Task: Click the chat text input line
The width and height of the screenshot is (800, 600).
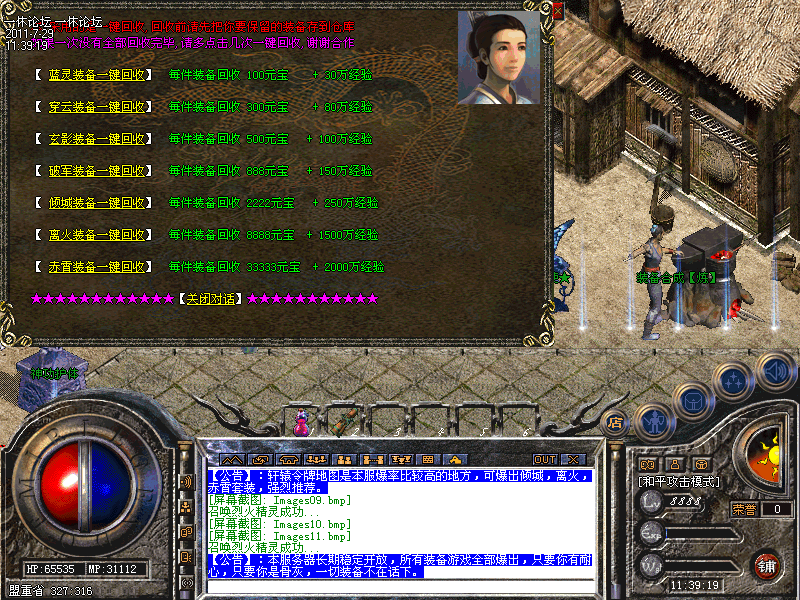Action: pos(400,585)
